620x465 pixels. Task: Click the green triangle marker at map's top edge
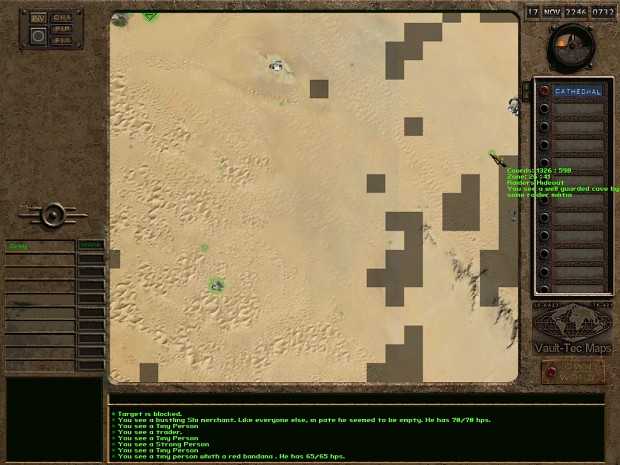coord(149,15)
